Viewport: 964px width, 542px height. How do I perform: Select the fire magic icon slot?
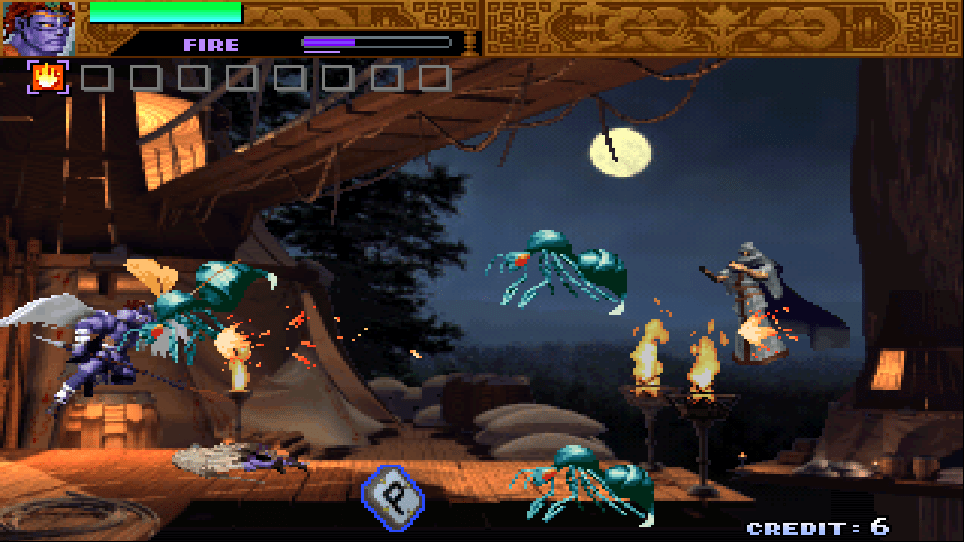click(x=47, y=77)
